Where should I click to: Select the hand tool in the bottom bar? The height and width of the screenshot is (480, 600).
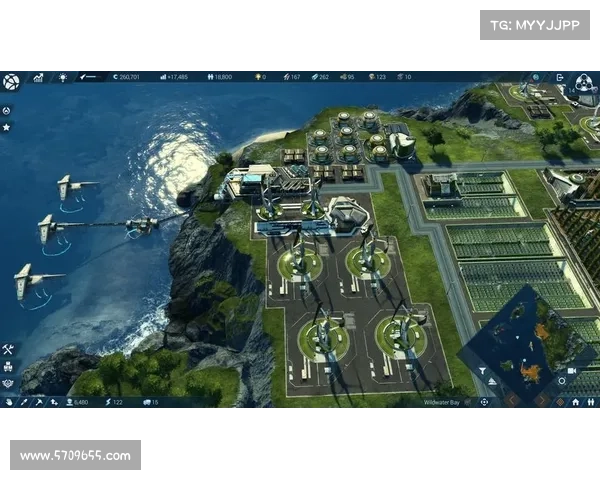point(9,402)
